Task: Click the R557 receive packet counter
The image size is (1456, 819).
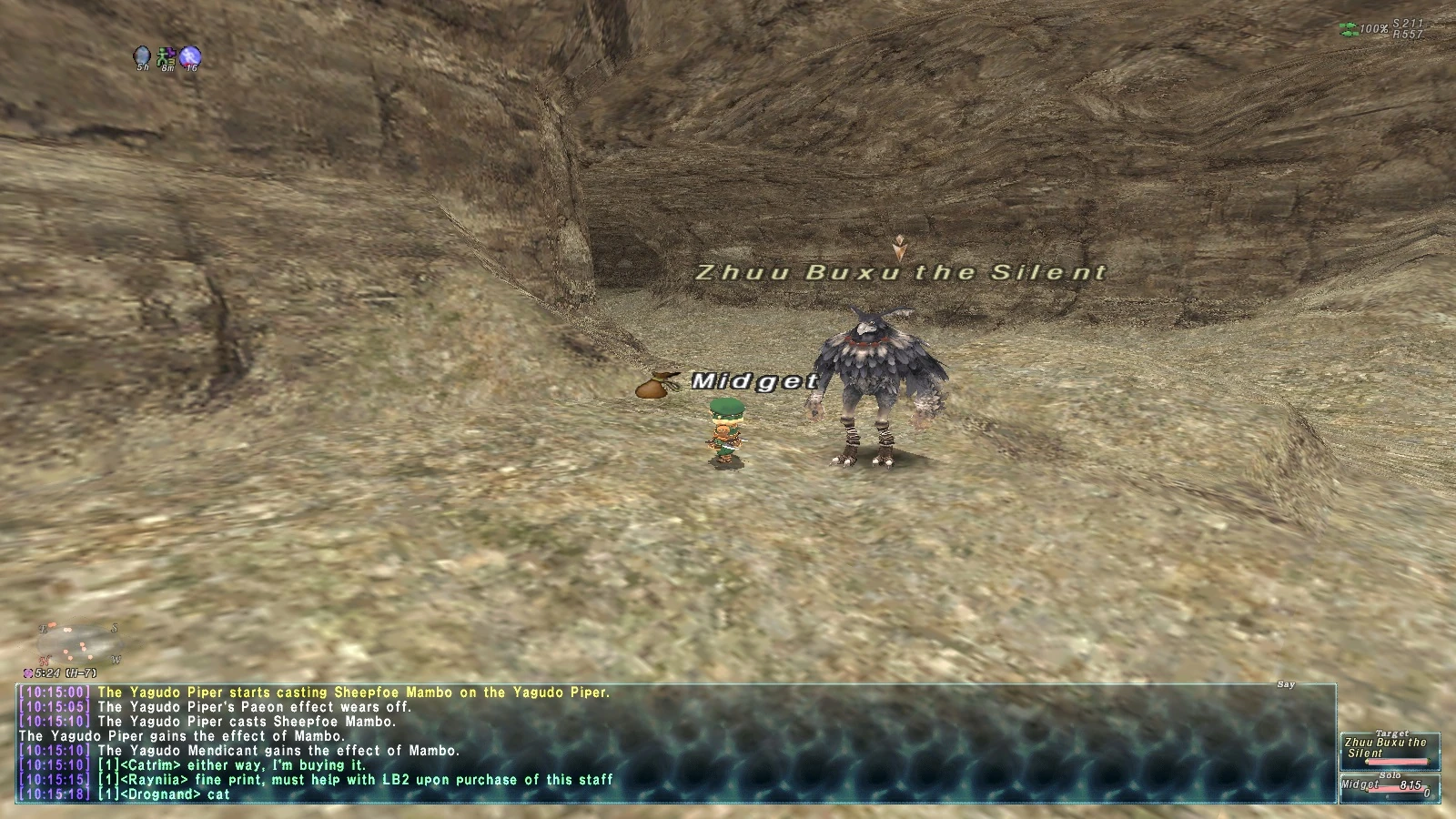Action: click(x=1409, y=33)
